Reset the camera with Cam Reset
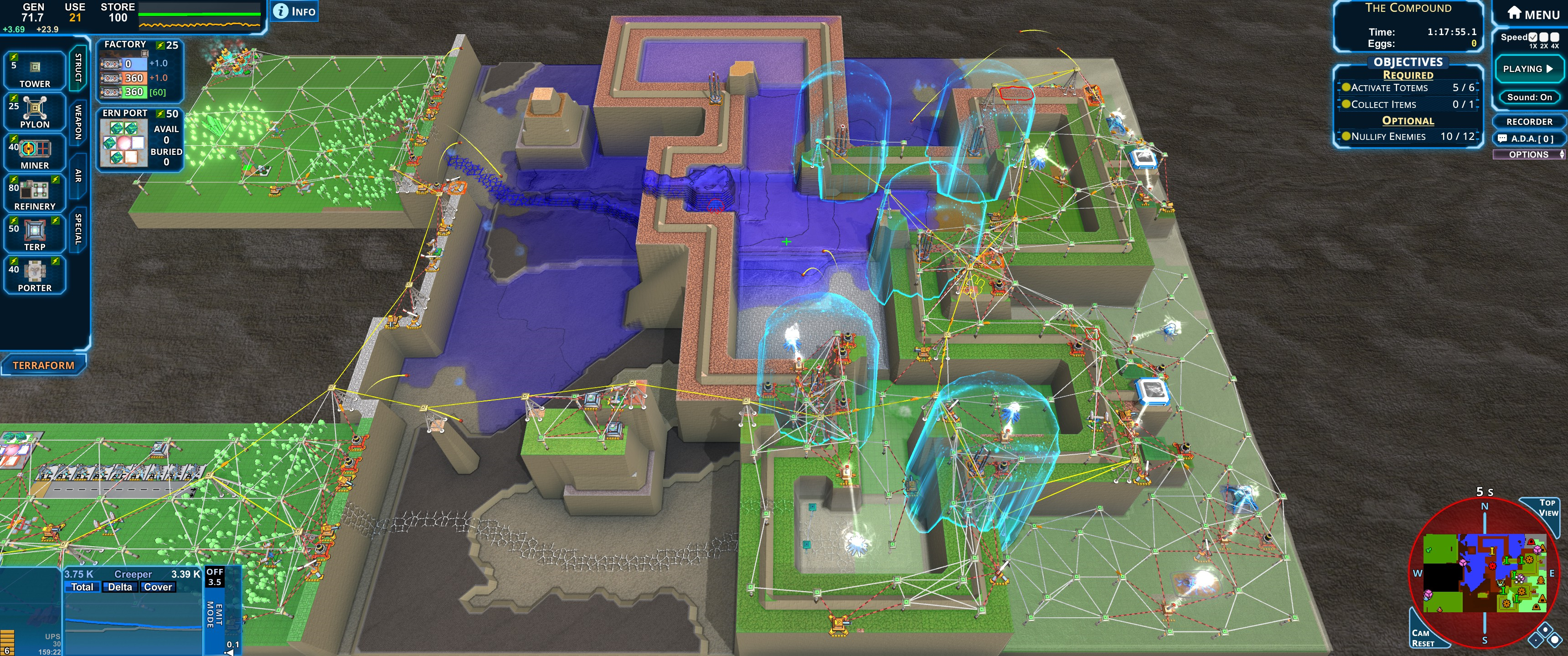 tap(1423, 638)
